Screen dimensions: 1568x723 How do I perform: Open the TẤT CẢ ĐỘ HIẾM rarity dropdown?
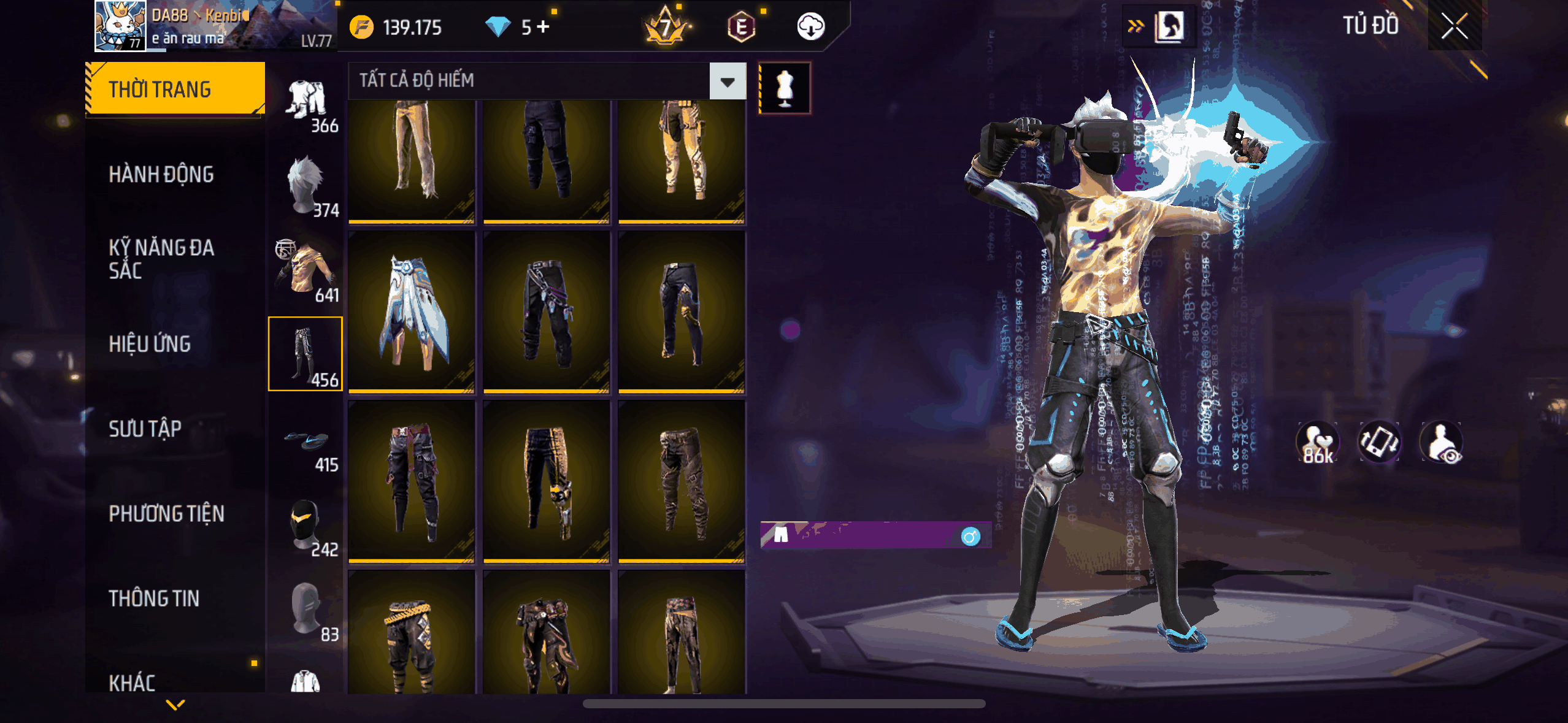click(728, 81)
